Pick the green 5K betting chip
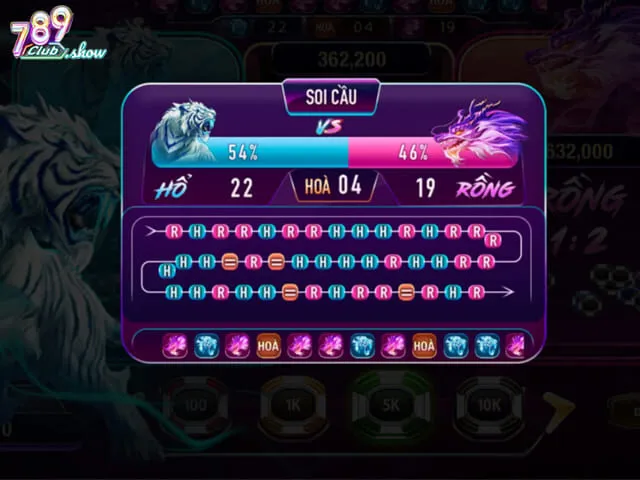The image size is (640, 480). pos(391,406)
